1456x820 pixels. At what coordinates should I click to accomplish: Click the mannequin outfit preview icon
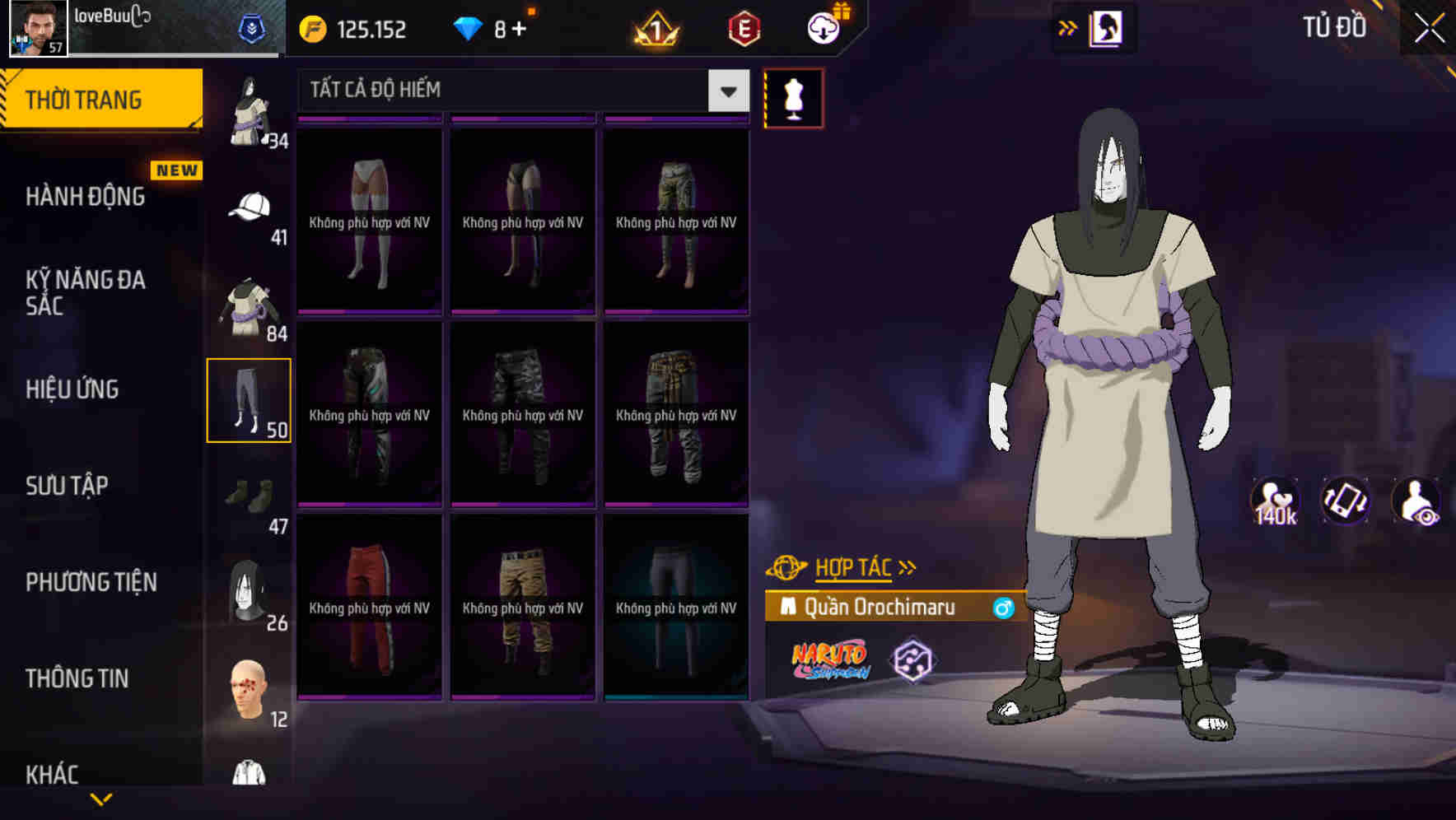click(x=793, y=98)
